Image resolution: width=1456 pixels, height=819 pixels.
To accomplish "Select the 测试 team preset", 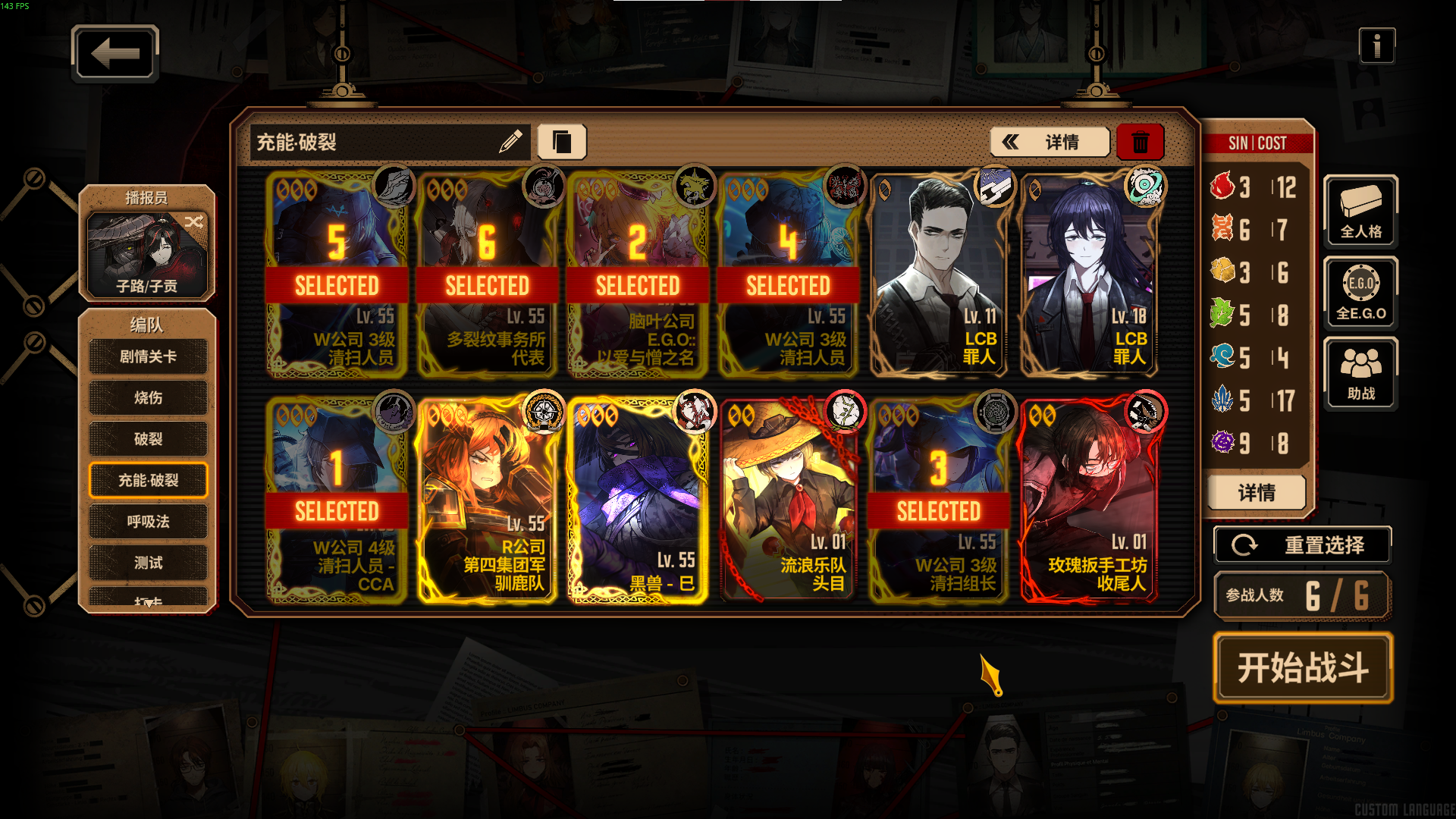I will [x=148, y=563].
